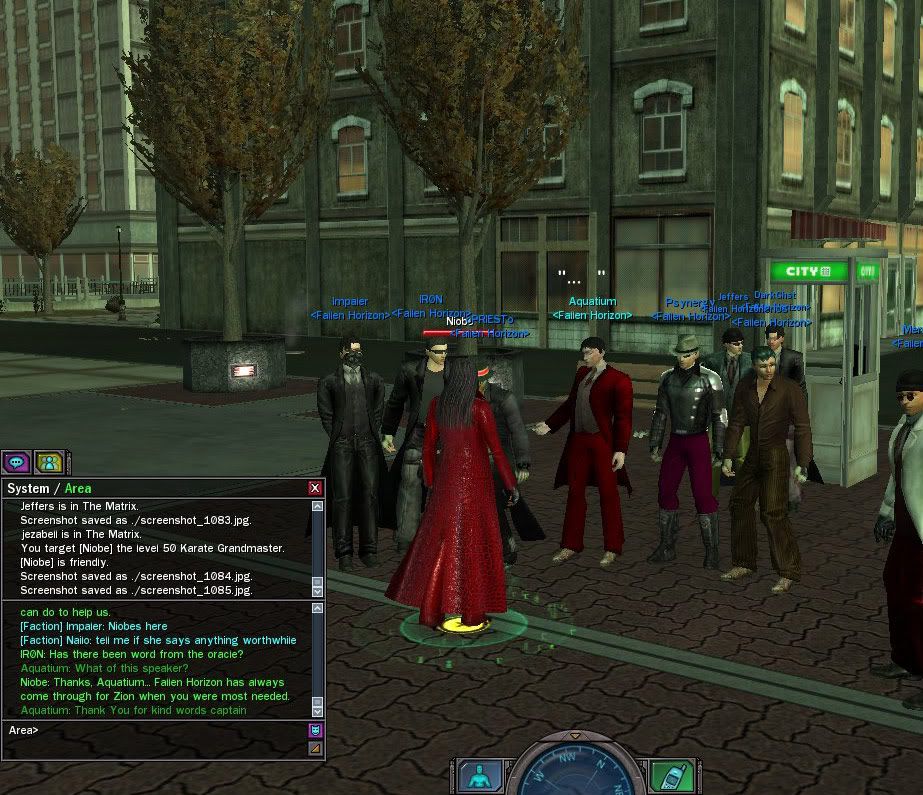Image resolution: width=923 pixels, height=795 pixels.
Task: Close the System / Area chat window
Action: pos(315,488)
